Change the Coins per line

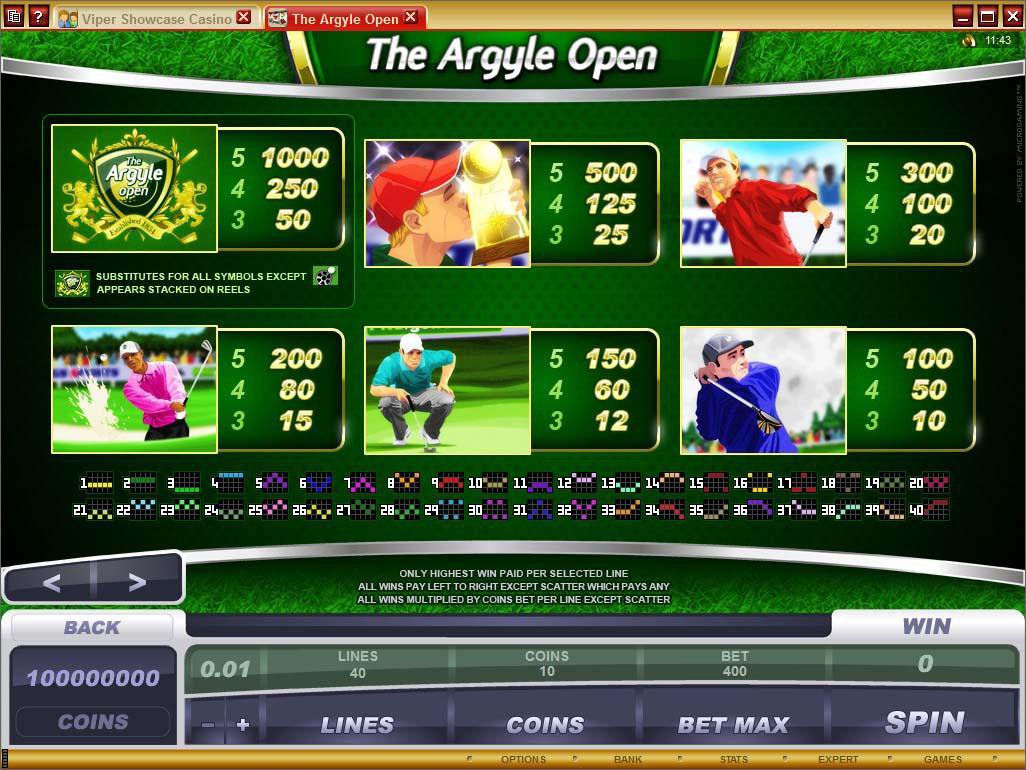tap(545, 725)
